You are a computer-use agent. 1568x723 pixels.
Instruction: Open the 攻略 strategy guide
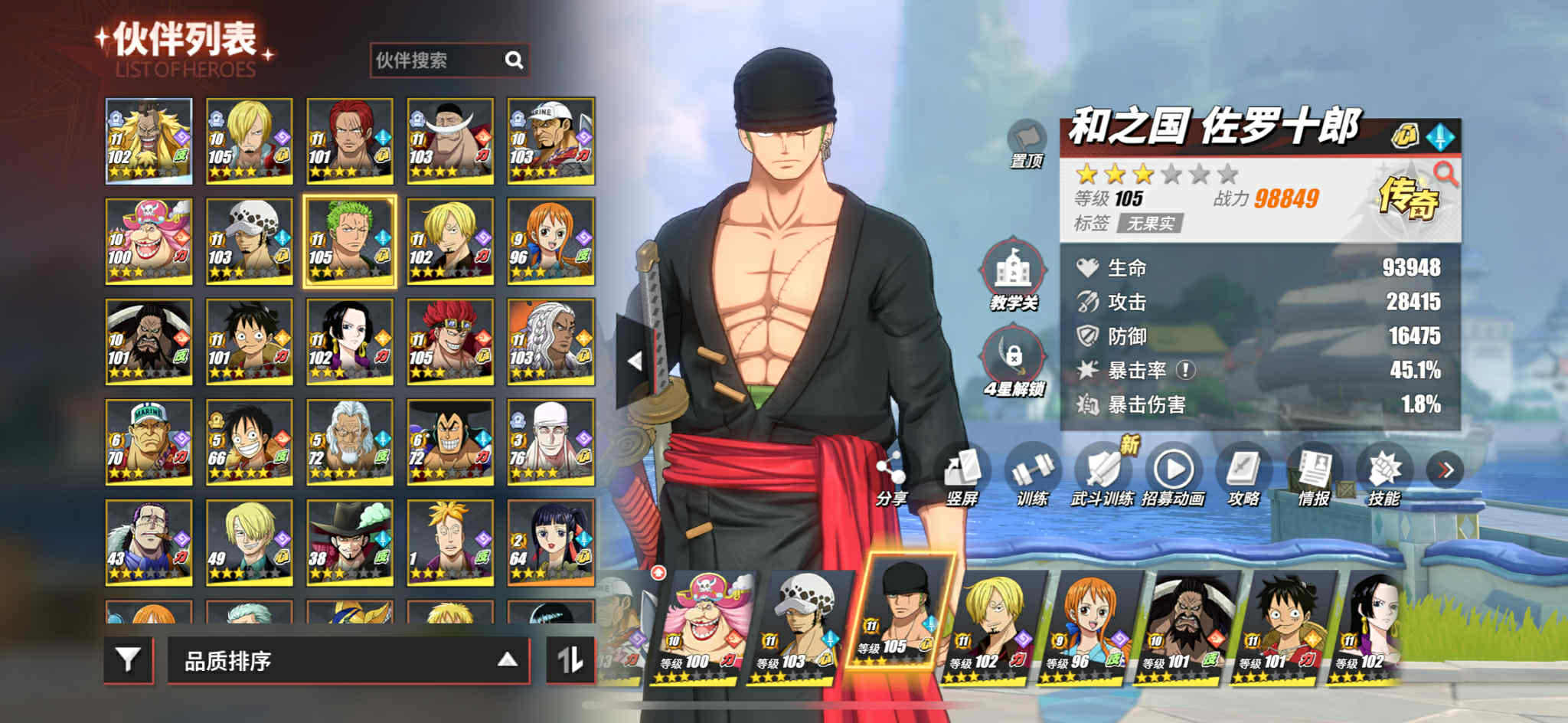1243,475
